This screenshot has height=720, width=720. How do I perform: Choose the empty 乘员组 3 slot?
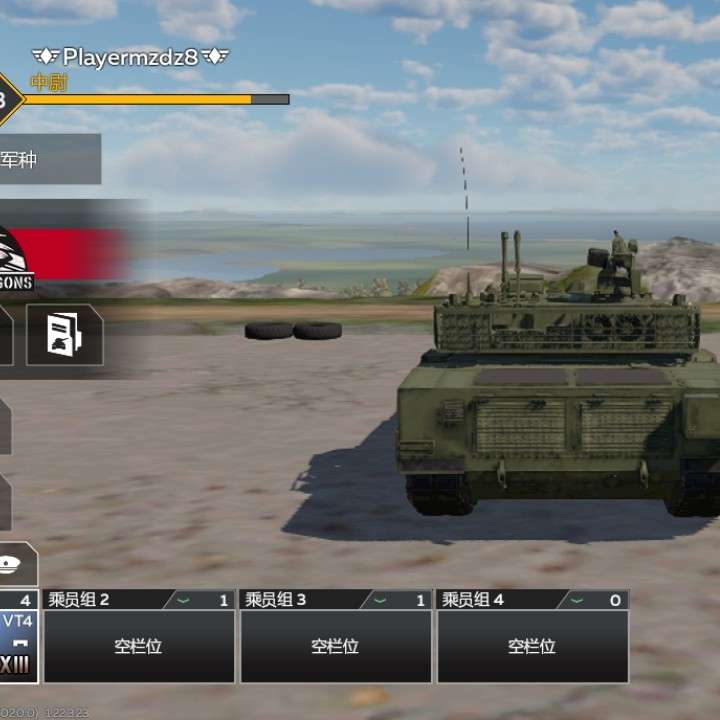coord(335,645)
